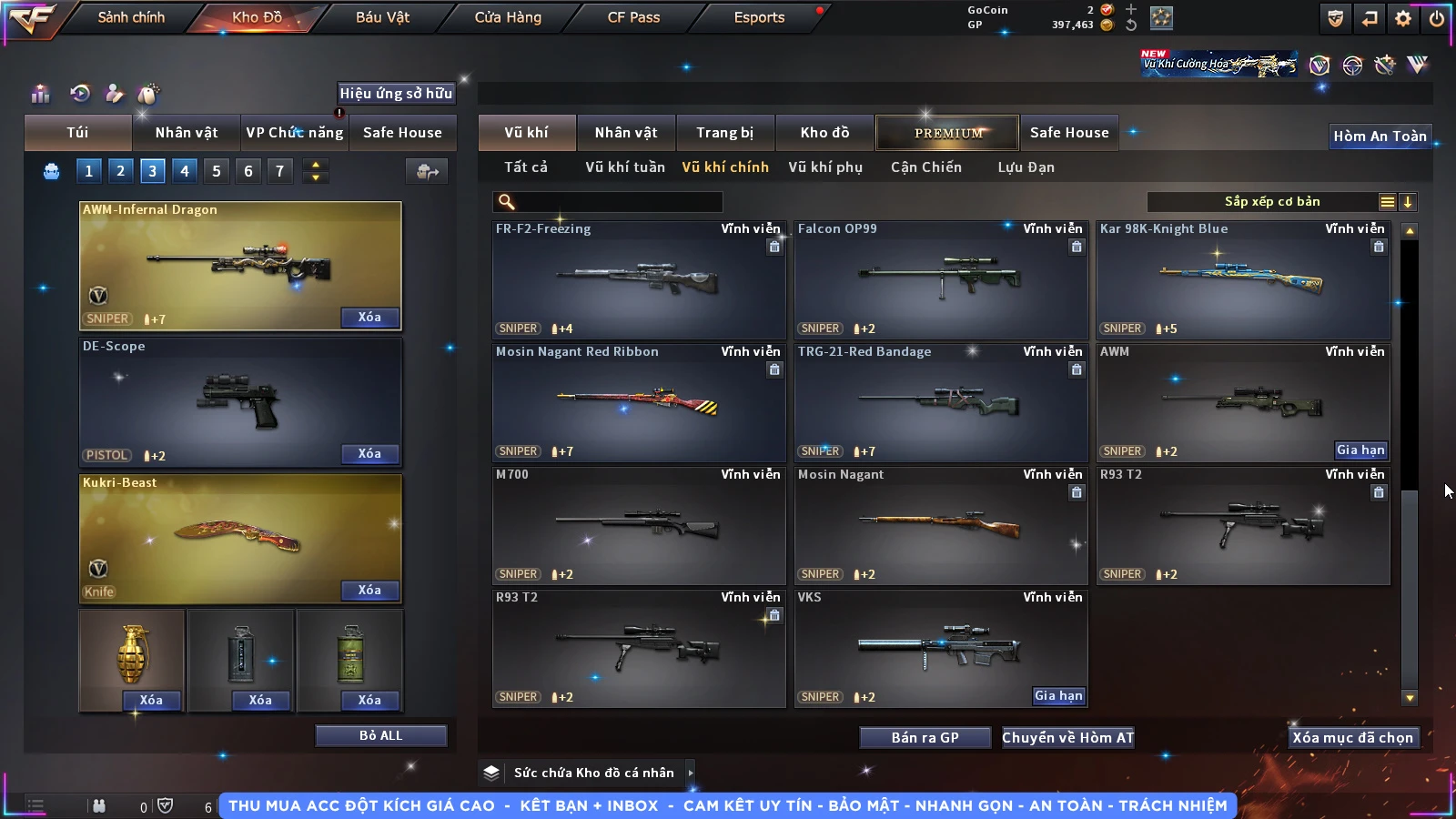The image size is (1456, 819).
Task: Remove the AWM-Infernal Dragon with Xóa
Action: [x=369, y=317]
